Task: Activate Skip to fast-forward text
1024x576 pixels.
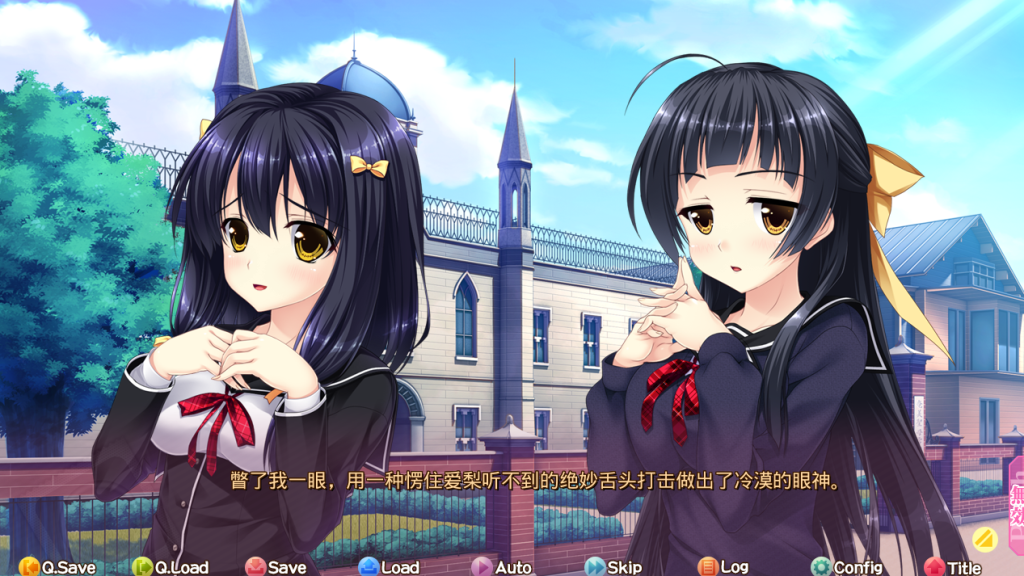Action: point(613,567)
